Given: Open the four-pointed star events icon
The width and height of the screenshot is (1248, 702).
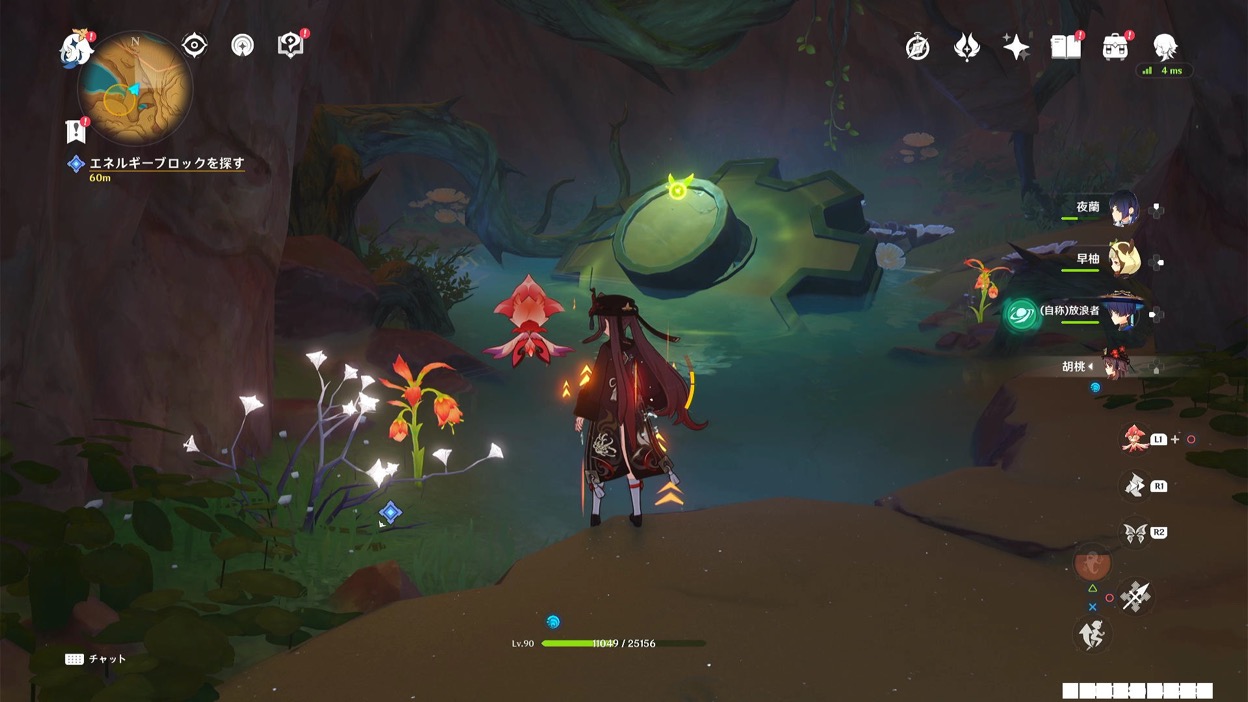Looking at the screenshot, I should 1016,47.
